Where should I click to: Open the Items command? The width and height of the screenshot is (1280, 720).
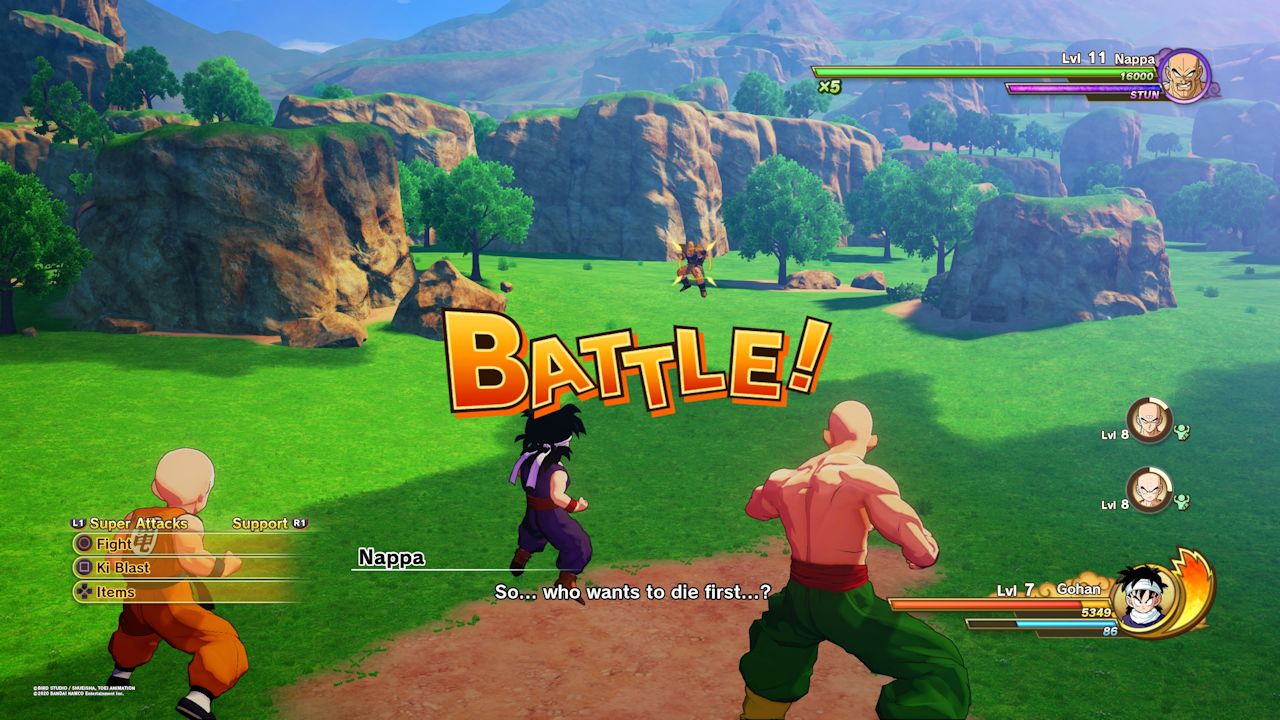coord(113,591)
